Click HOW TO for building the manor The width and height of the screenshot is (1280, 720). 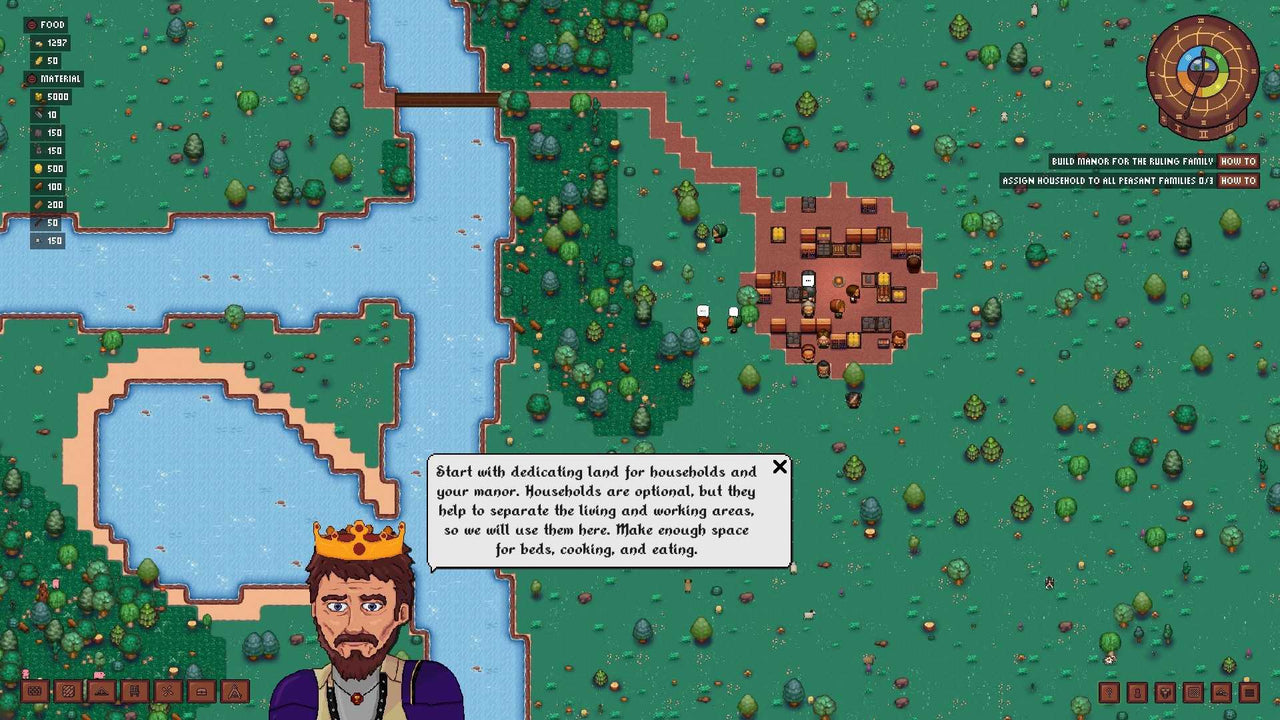[1239, 160]
